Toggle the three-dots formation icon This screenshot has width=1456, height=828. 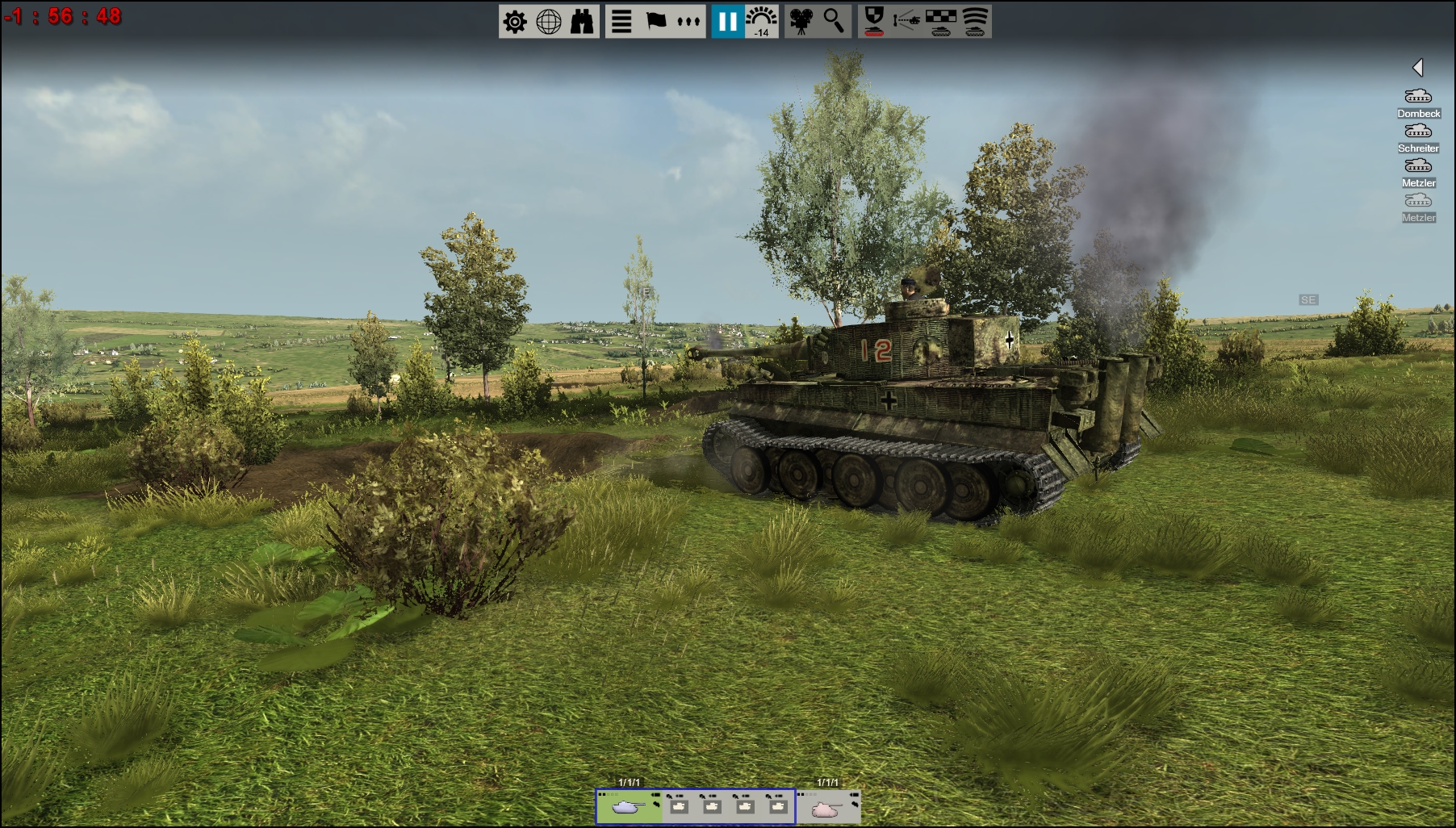pyautogui.click(x=688, y=22)
